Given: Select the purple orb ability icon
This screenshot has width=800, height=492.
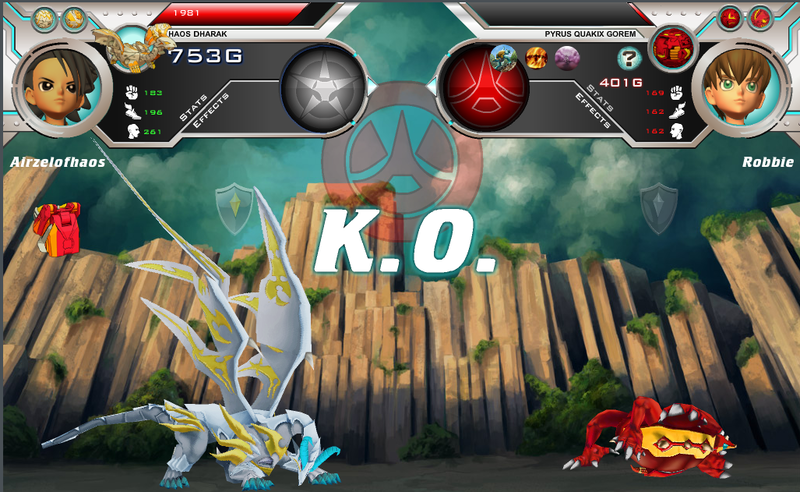Looking at the screenshot, I should click(567, 57).
